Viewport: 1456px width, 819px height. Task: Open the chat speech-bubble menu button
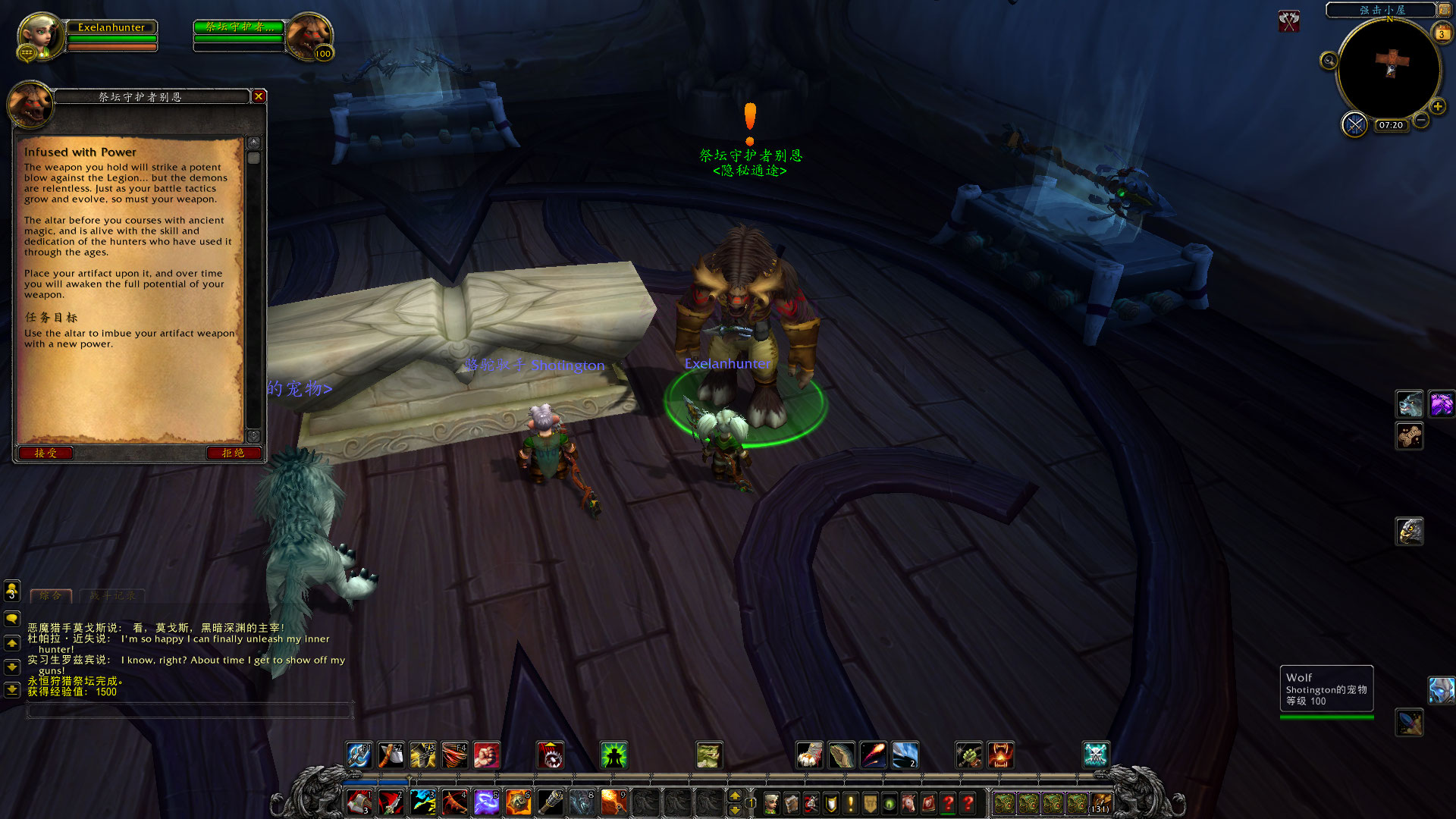point(12,619)
